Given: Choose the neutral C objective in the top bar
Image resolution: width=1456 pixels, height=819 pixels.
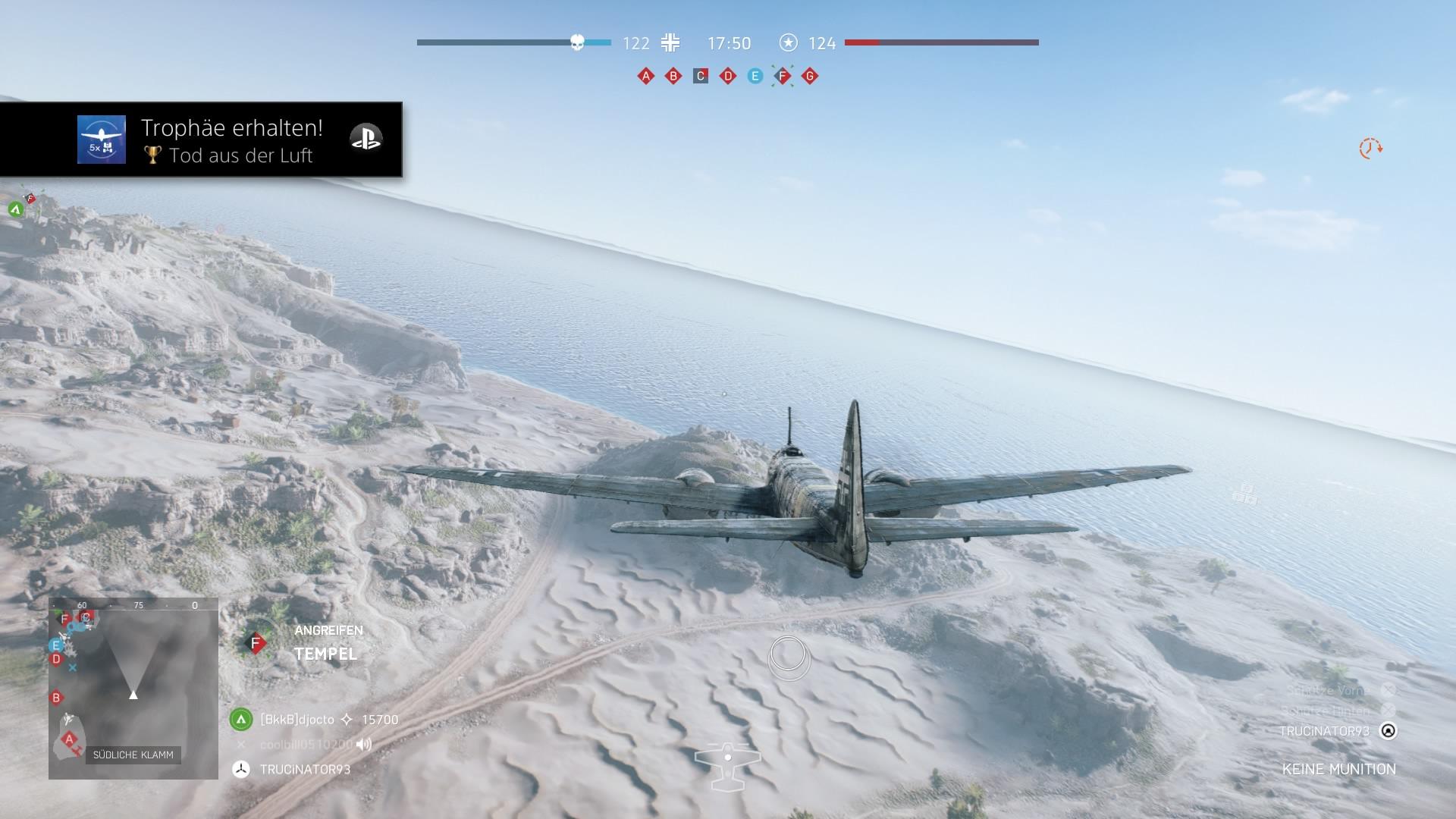Looking at the screenshot, I should [701, 76].
